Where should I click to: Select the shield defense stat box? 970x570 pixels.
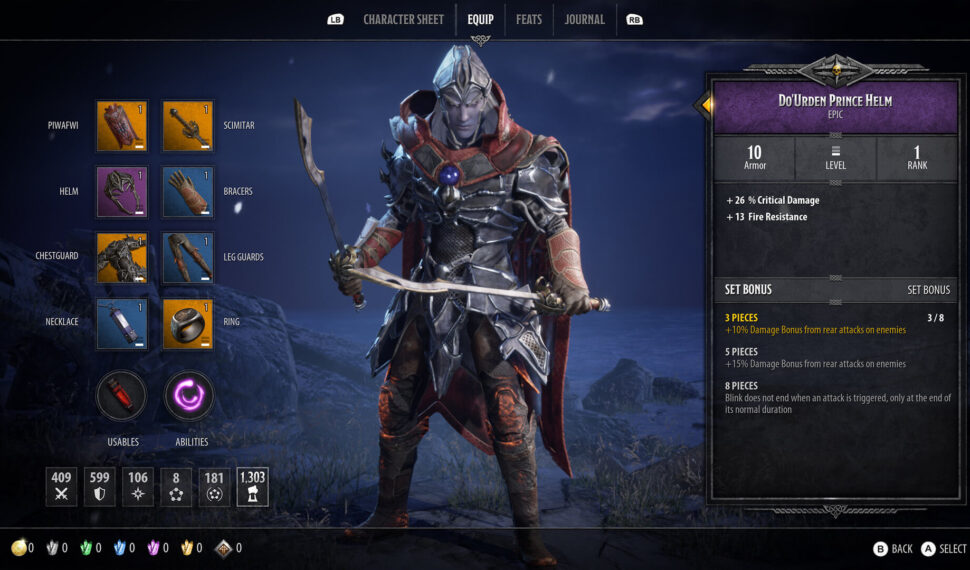100,486
